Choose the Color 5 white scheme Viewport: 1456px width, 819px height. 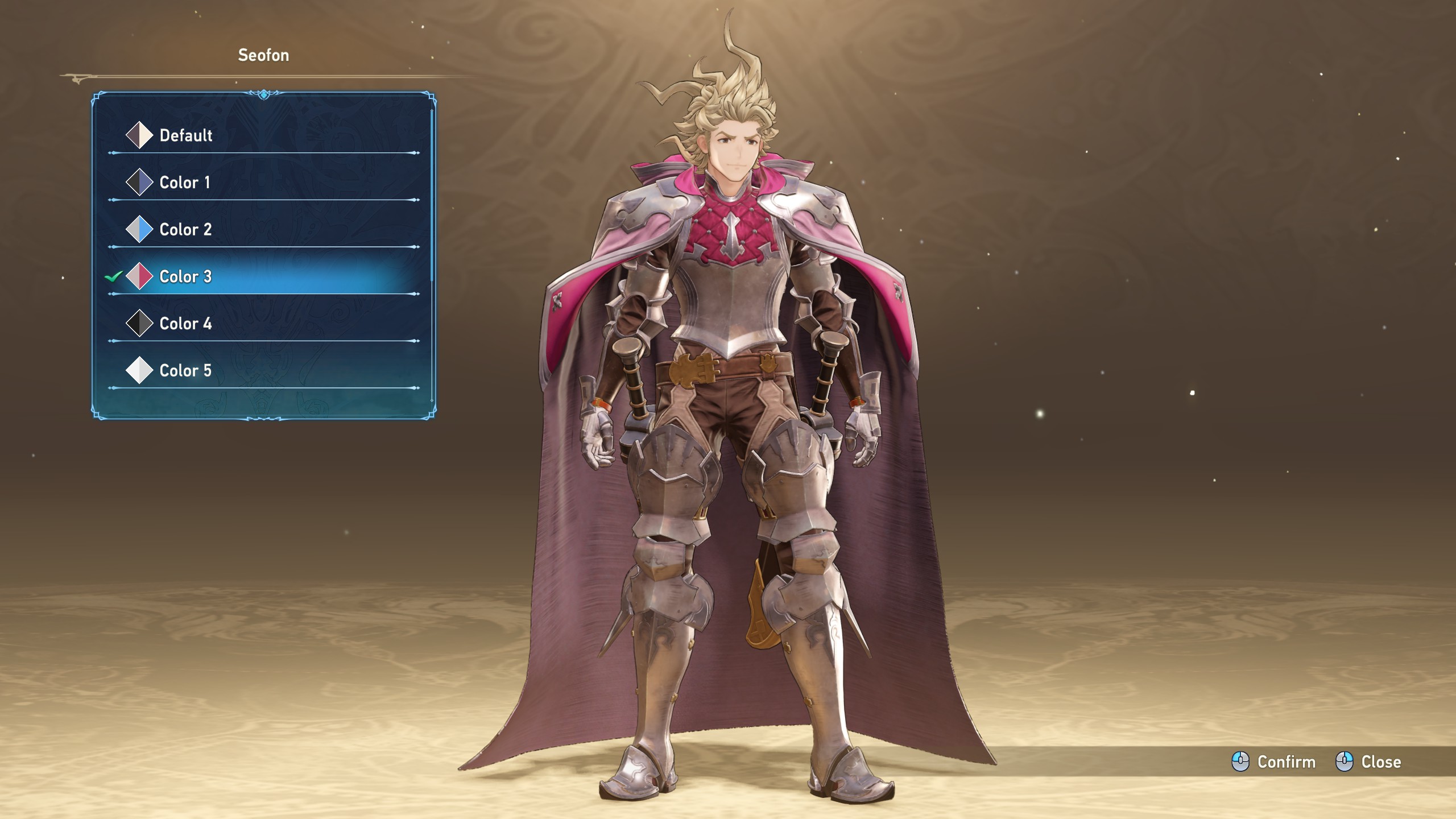(x=185, y=371)
